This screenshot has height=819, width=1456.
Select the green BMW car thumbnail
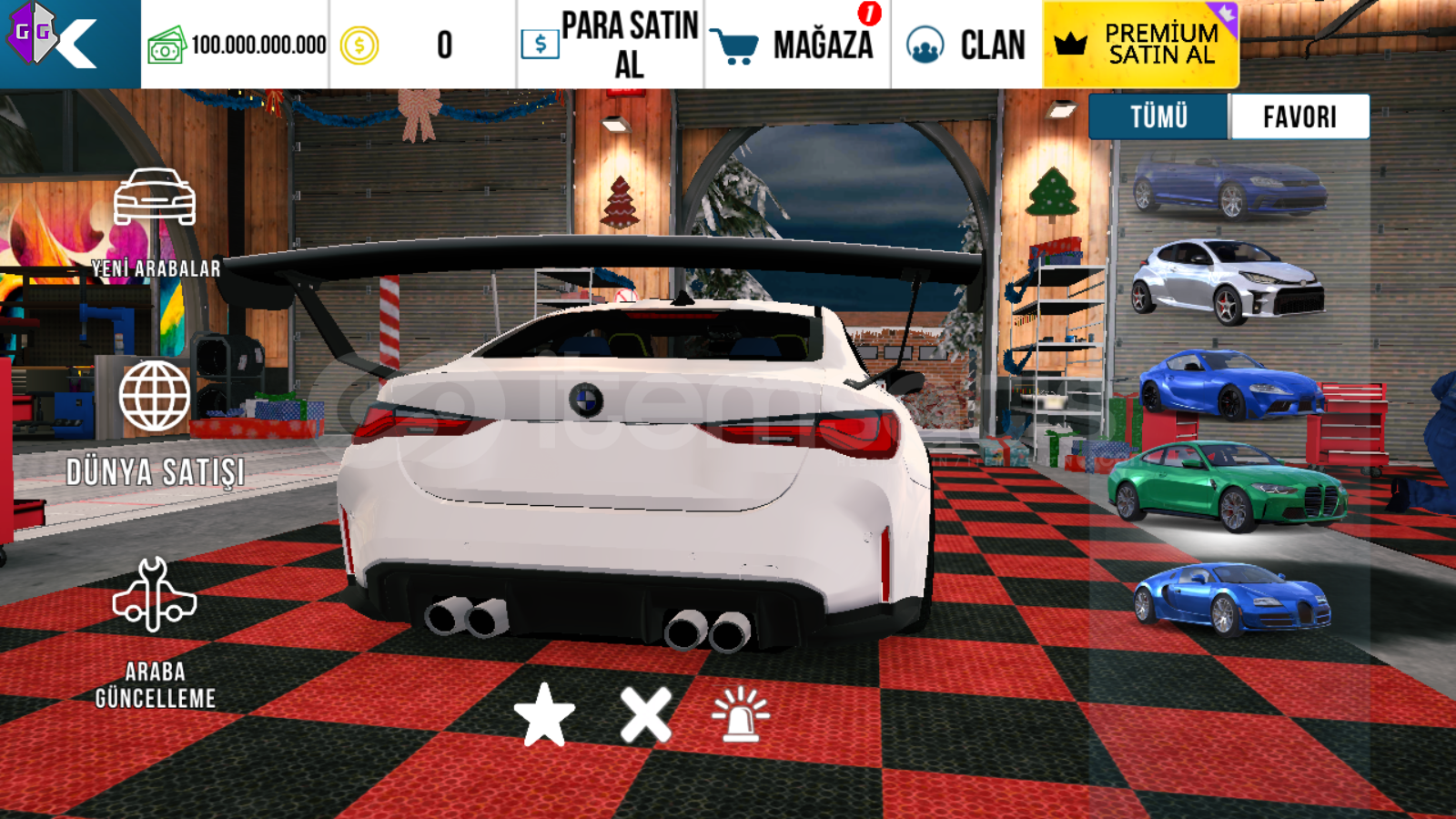[1227, 486]
